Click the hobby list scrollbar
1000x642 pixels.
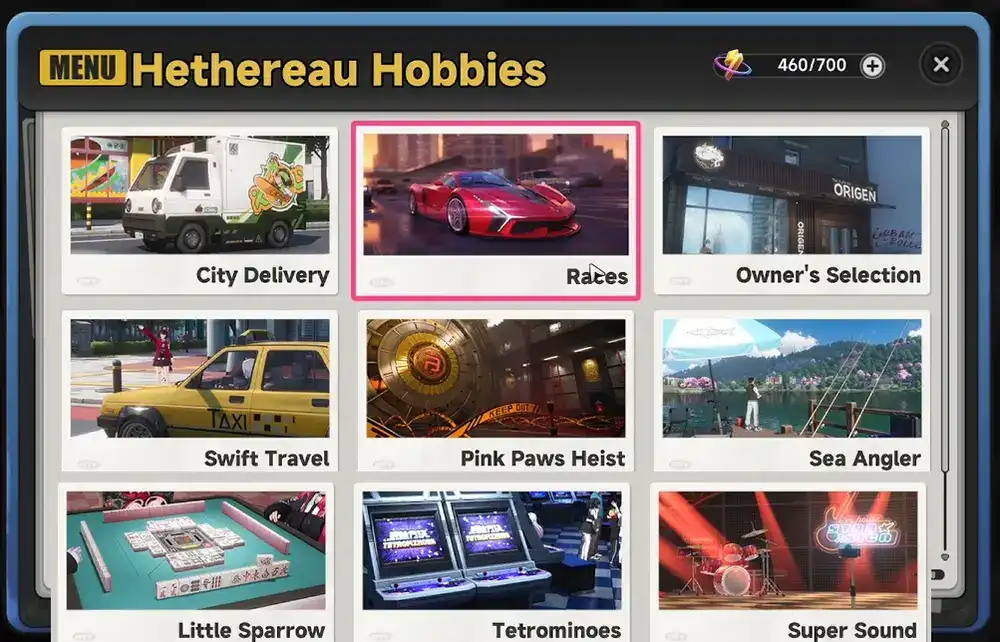pyautogui.click(x=944, y=300)
